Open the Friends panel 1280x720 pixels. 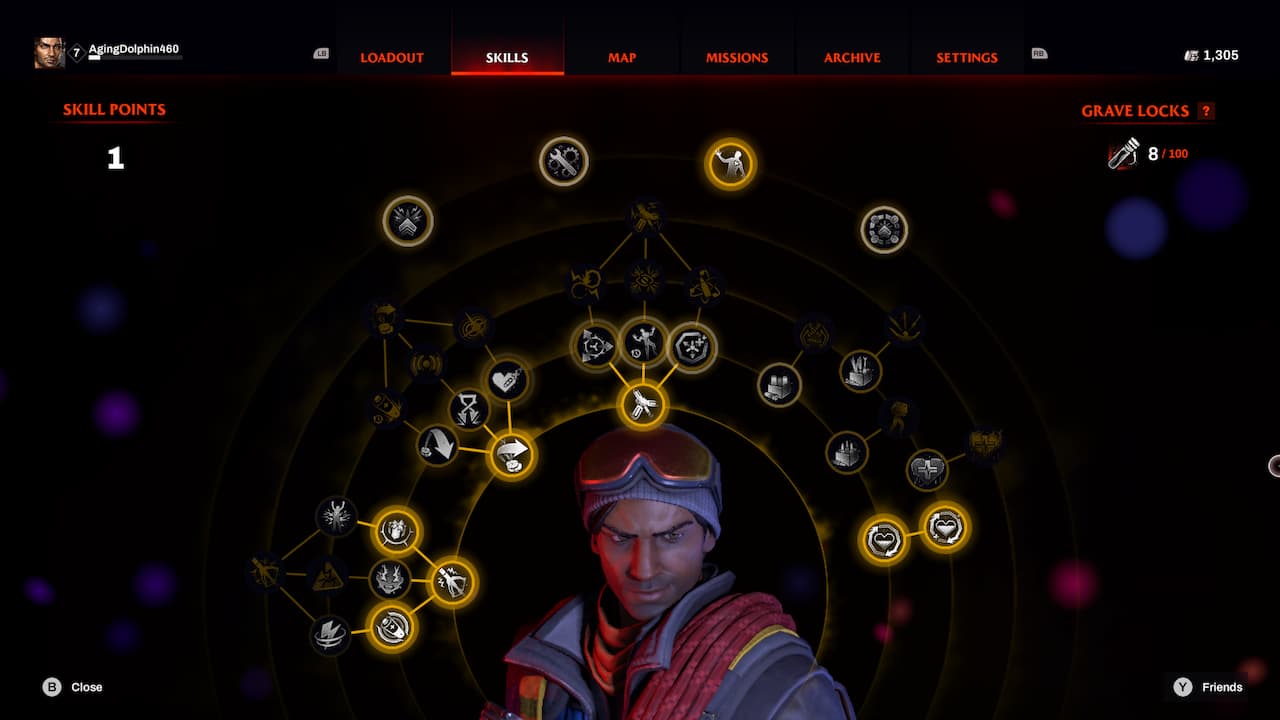point(1221,687)
